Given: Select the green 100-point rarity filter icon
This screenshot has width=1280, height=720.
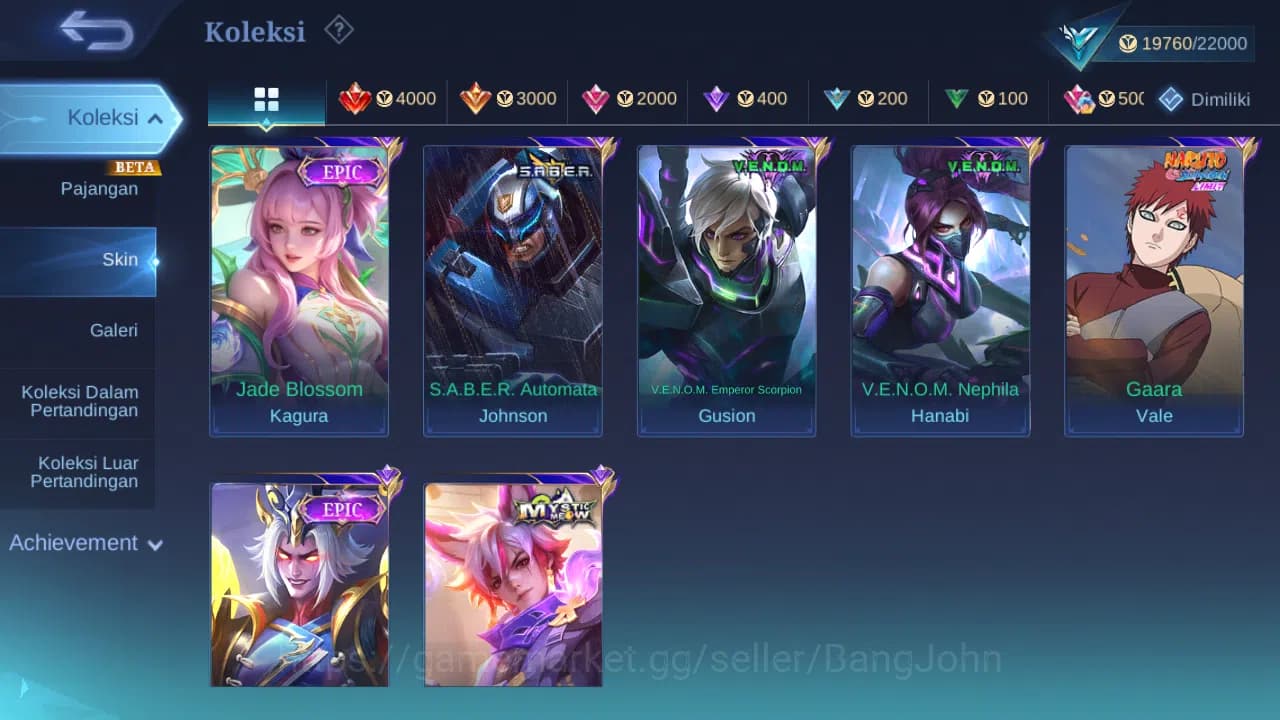Looking at the screenshot, I should click(956, 99).
